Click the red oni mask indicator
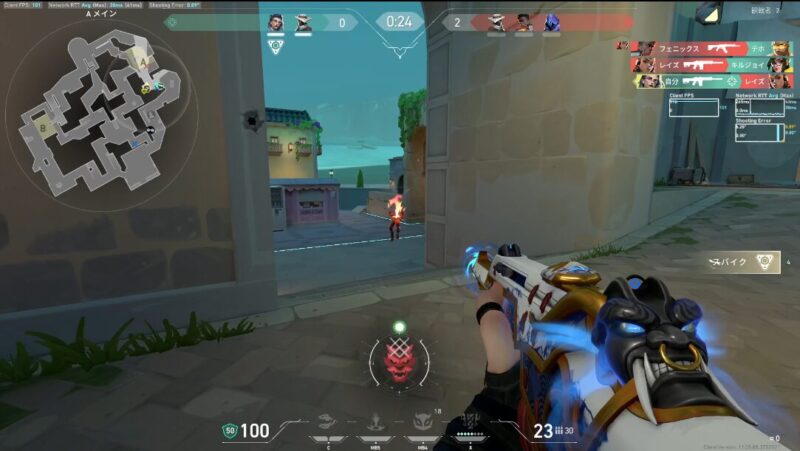This screenshot has width=800, height=451. [x=399, y=359]
